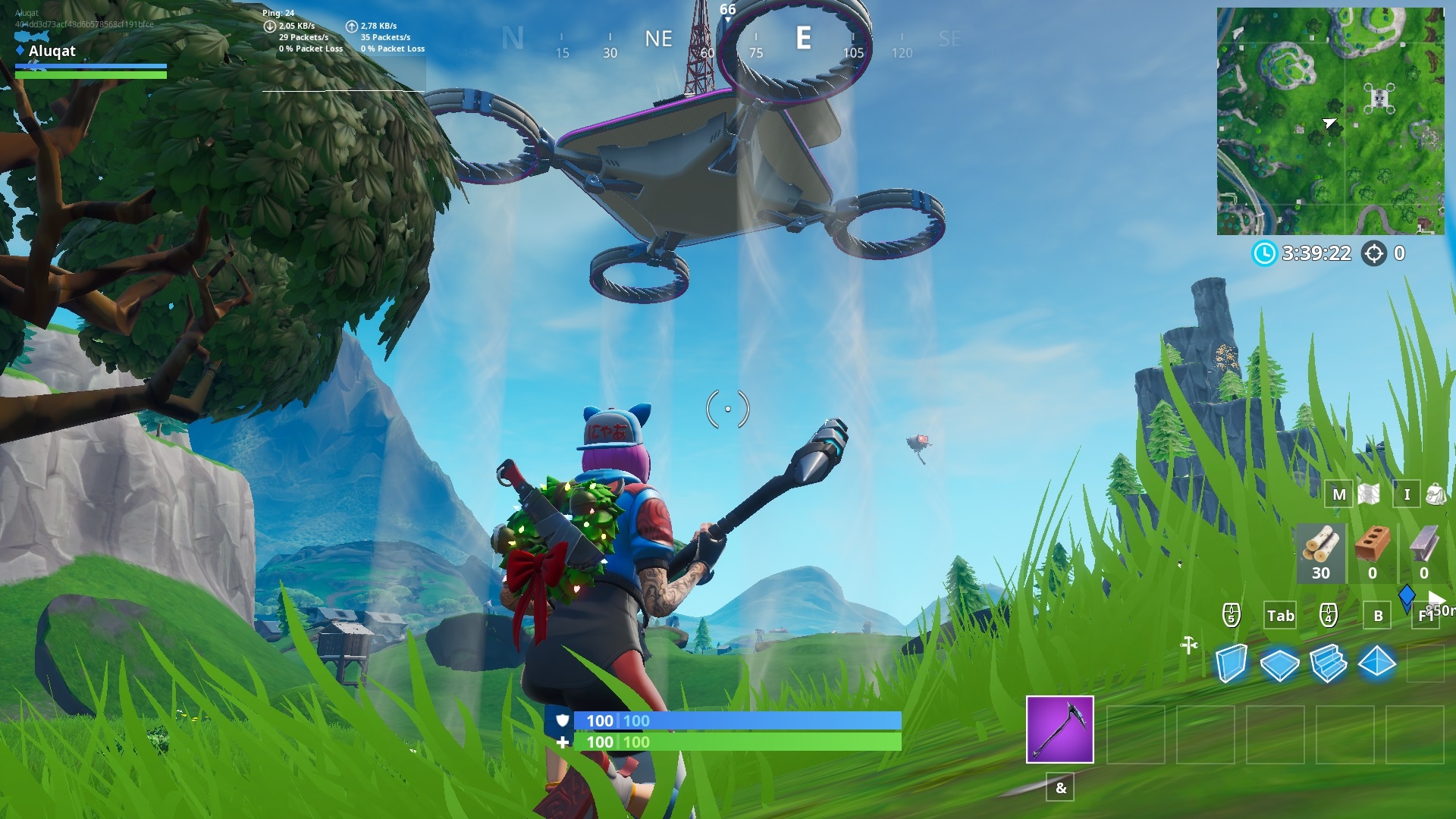Open the inventory via the I backpack icon
Image resolution: width=1456 pixels, height=819 pixels.
pyautogui.click(x=1407, y=494)
